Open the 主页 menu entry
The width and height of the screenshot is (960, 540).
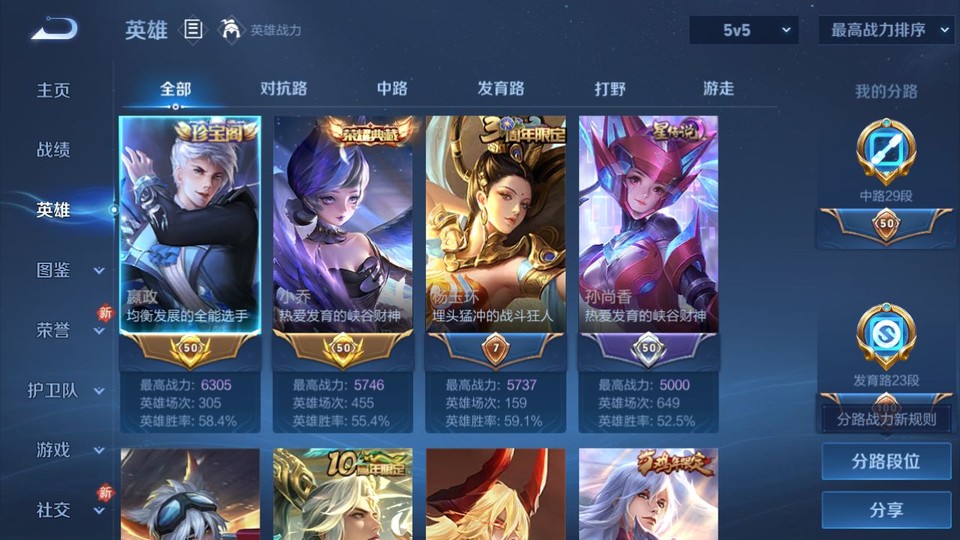(x=54, y=90)
